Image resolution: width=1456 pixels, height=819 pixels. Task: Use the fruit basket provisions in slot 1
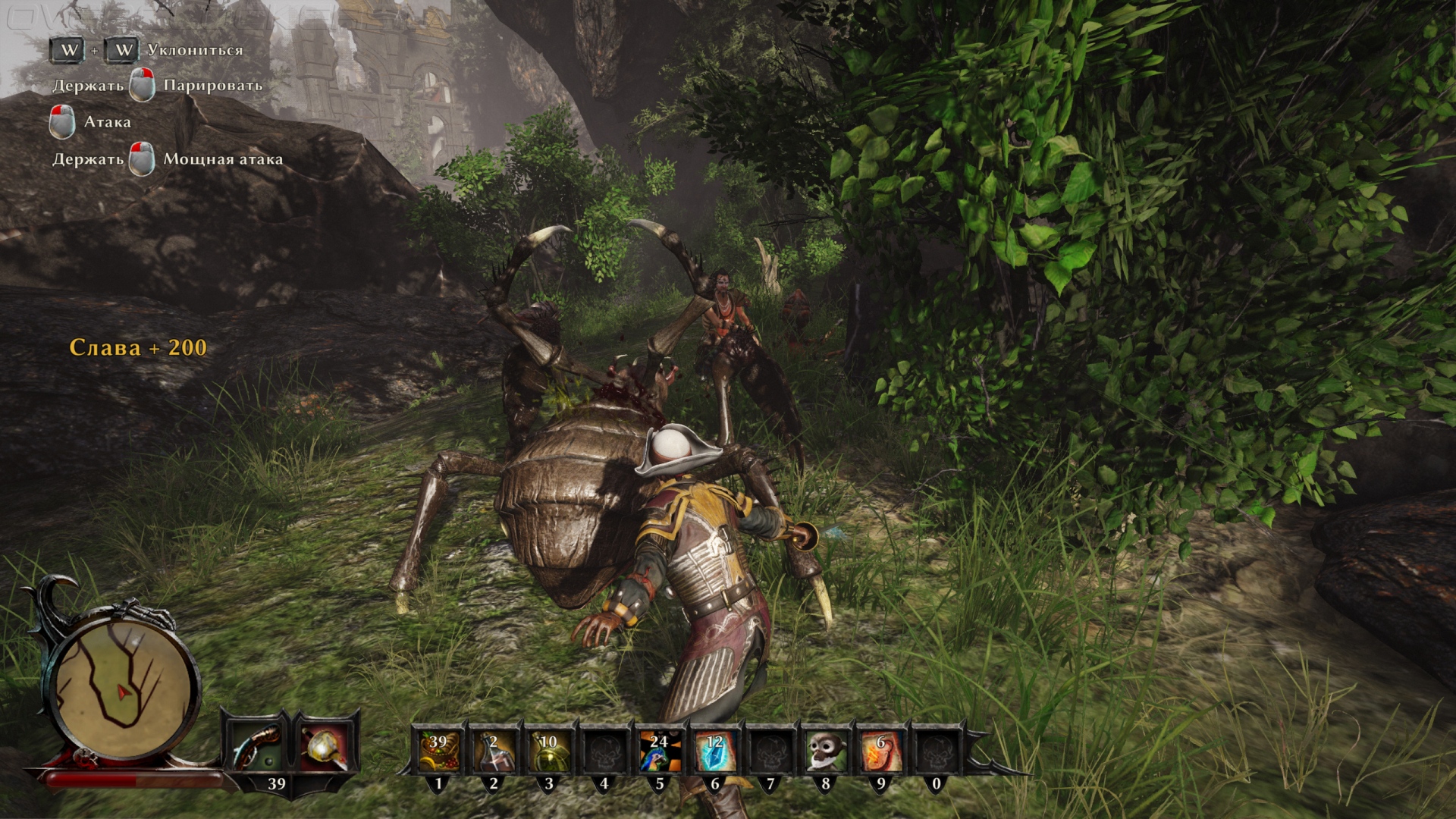click(439, 751)
